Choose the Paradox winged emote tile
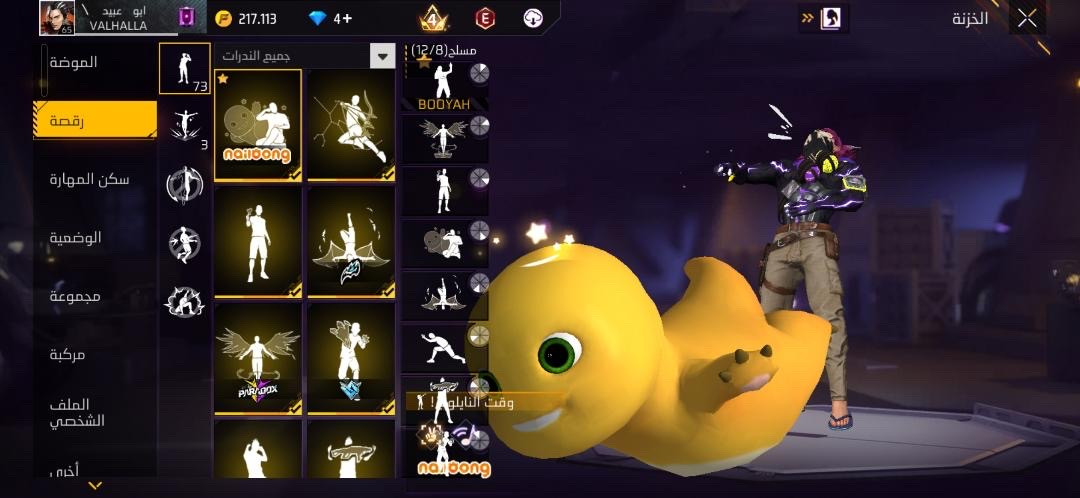The width and height of the screenshot is (1080, 498). click(258, 359)
